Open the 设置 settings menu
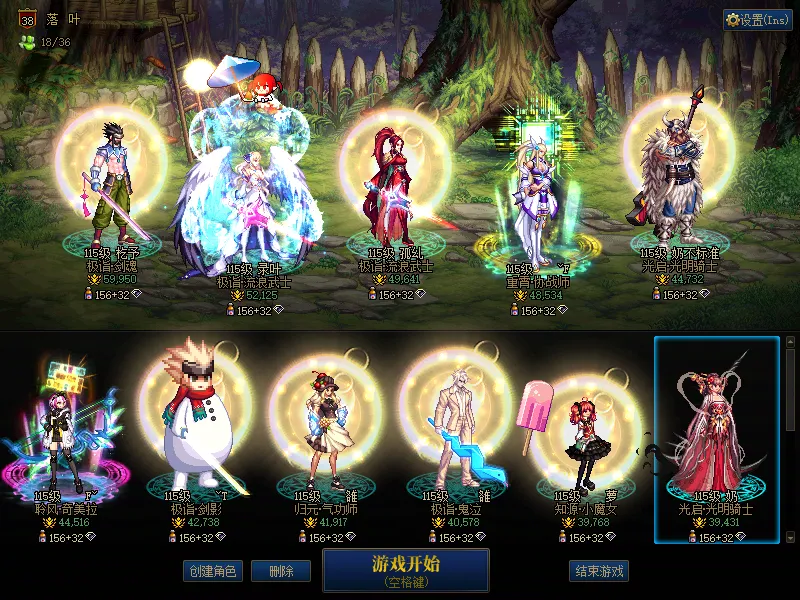Screen dimensions: 800x600 coord(757,20)
